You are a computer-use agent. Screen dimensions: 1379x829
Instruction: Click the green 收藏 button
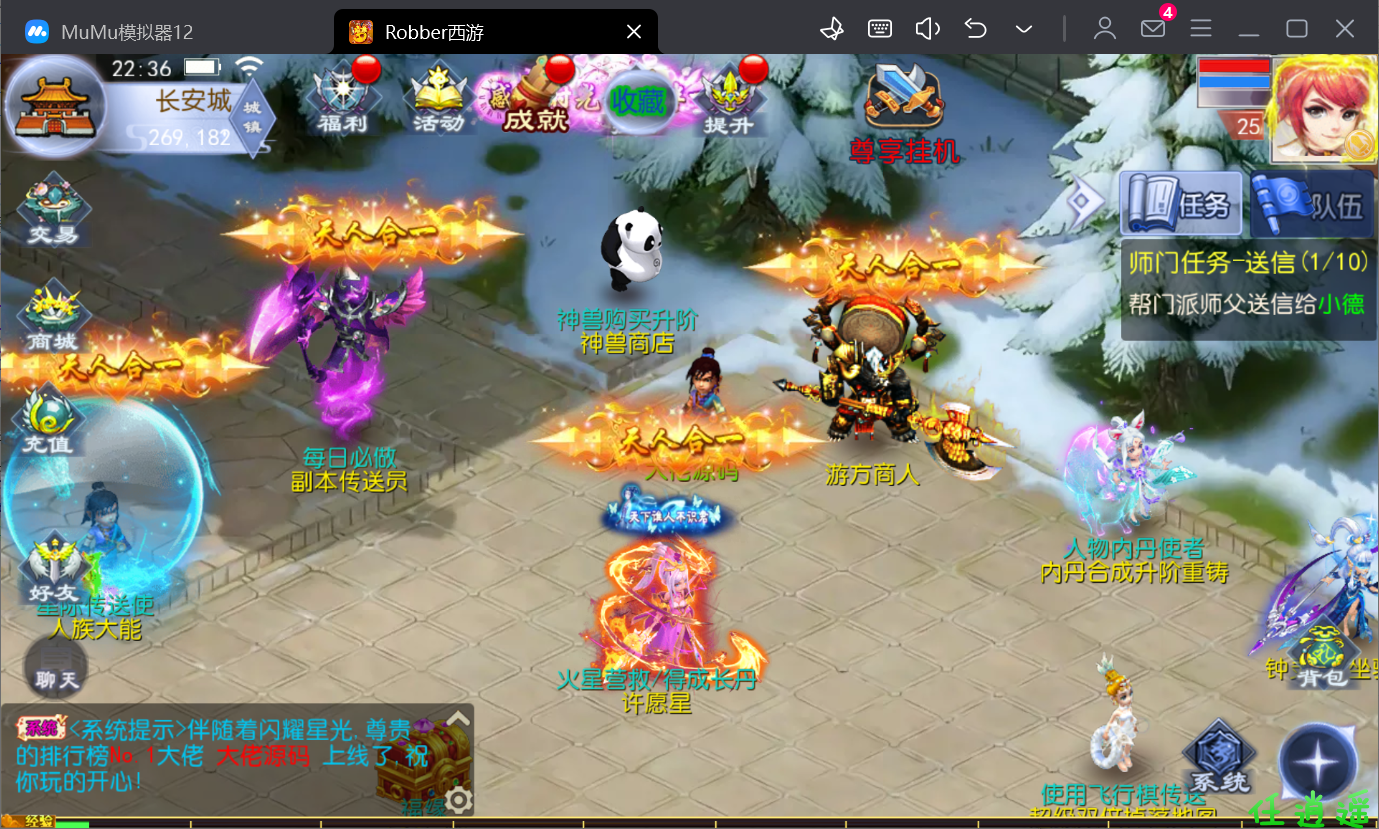click(x=638, y=101)
